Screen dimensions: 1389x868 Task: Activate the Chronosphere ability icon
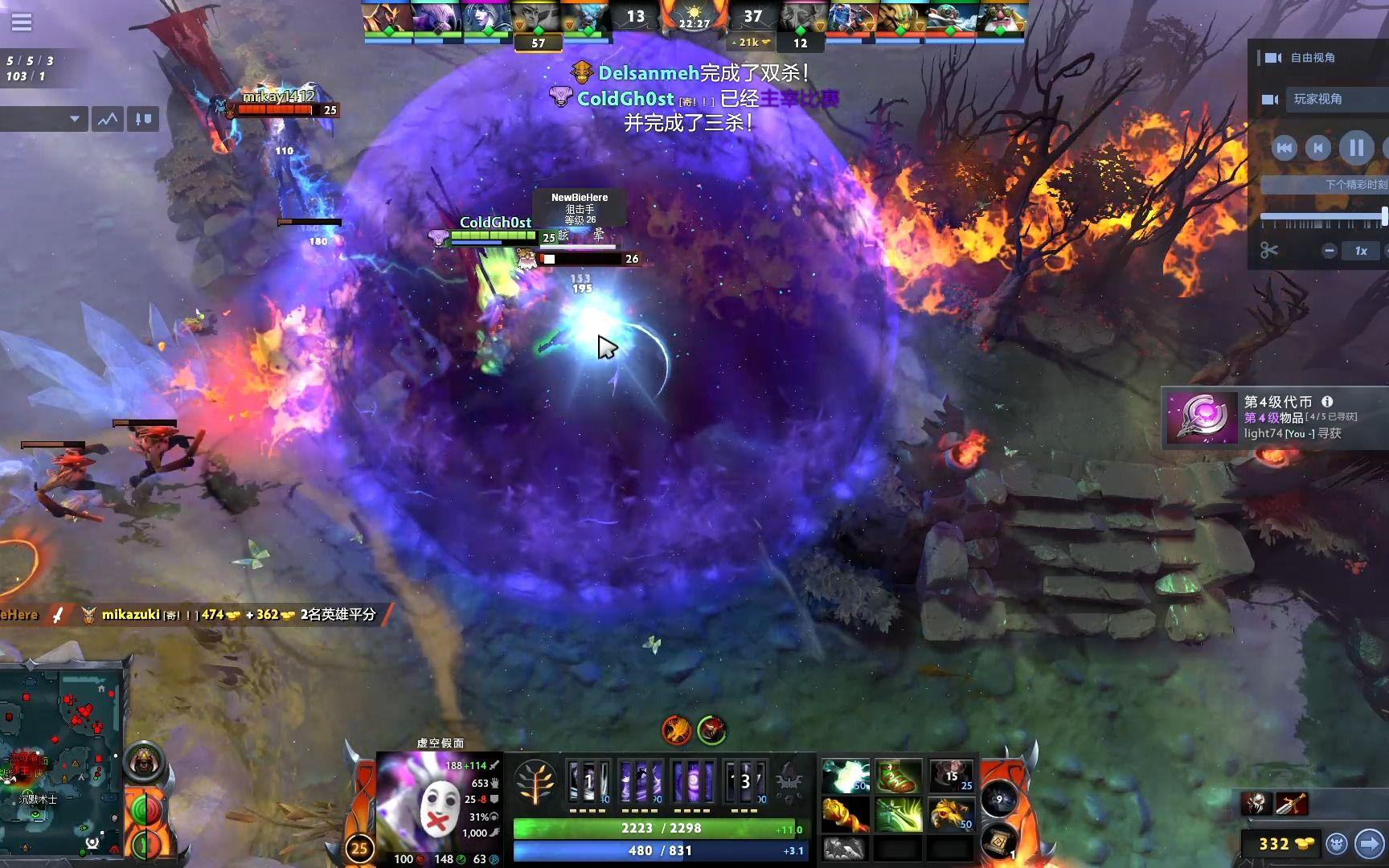[x=746, y=782]
